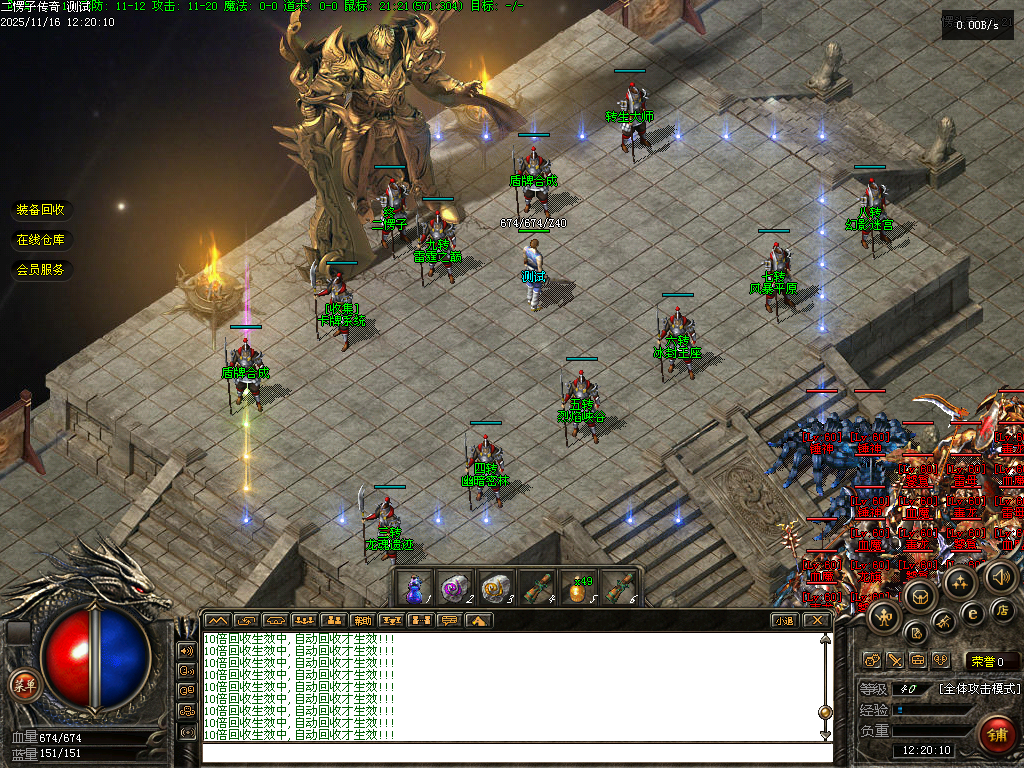The height and width of the screenshot is (768, 1024).
Task: Use the golden potion stack showing x49
Action: (x=578, y=588)
